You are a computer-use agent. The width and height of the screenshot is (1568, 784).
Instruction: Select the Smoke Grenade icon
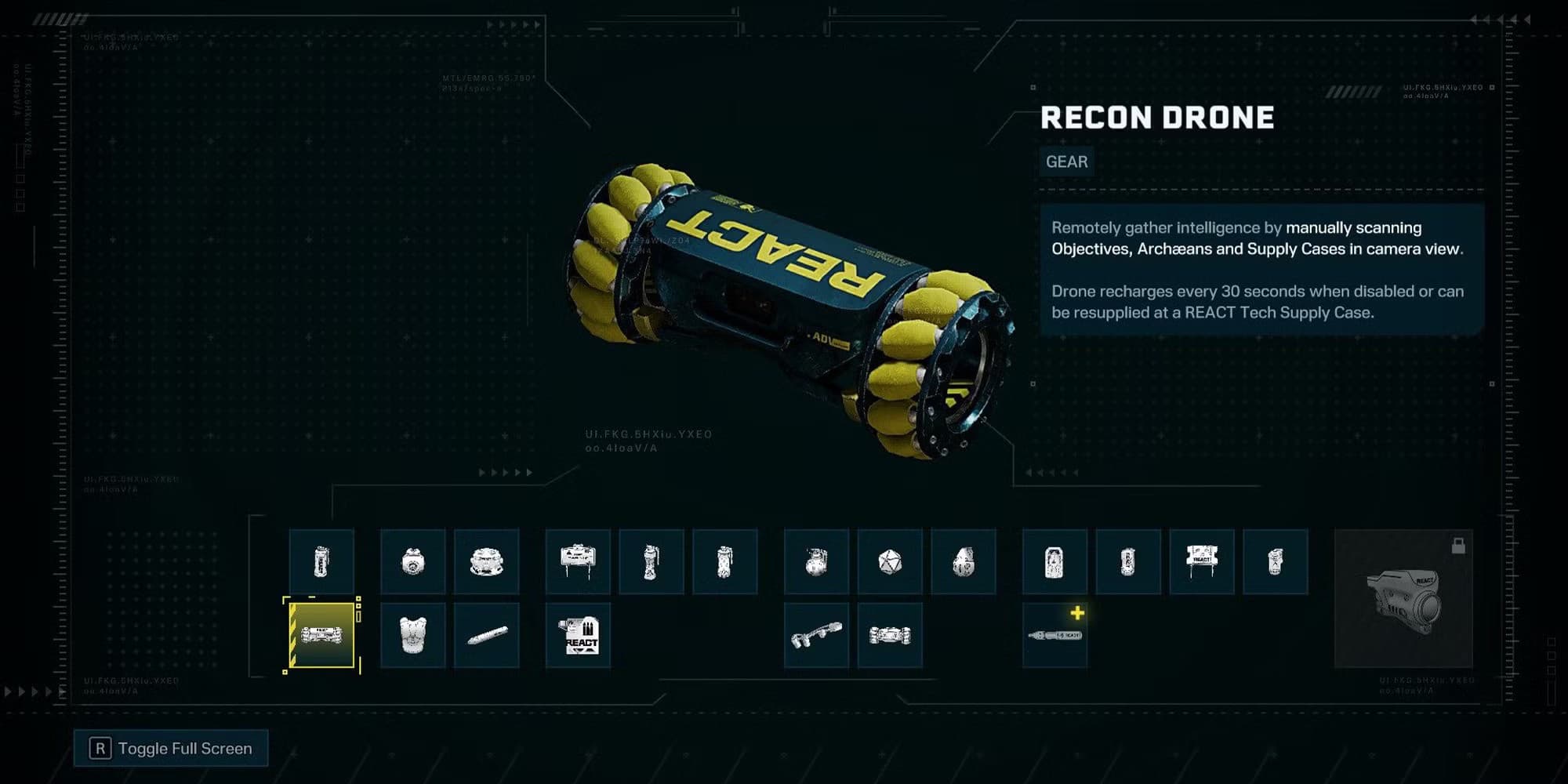[725, 561]
